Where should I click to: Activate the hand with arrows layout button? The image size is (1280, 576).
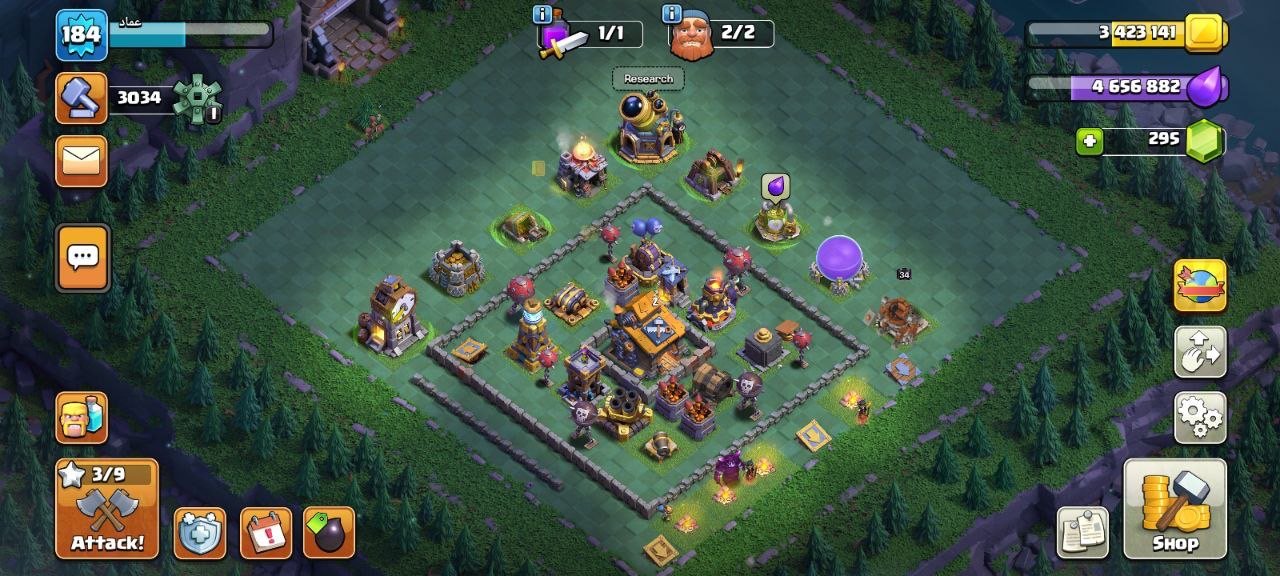coord(1200,351)
